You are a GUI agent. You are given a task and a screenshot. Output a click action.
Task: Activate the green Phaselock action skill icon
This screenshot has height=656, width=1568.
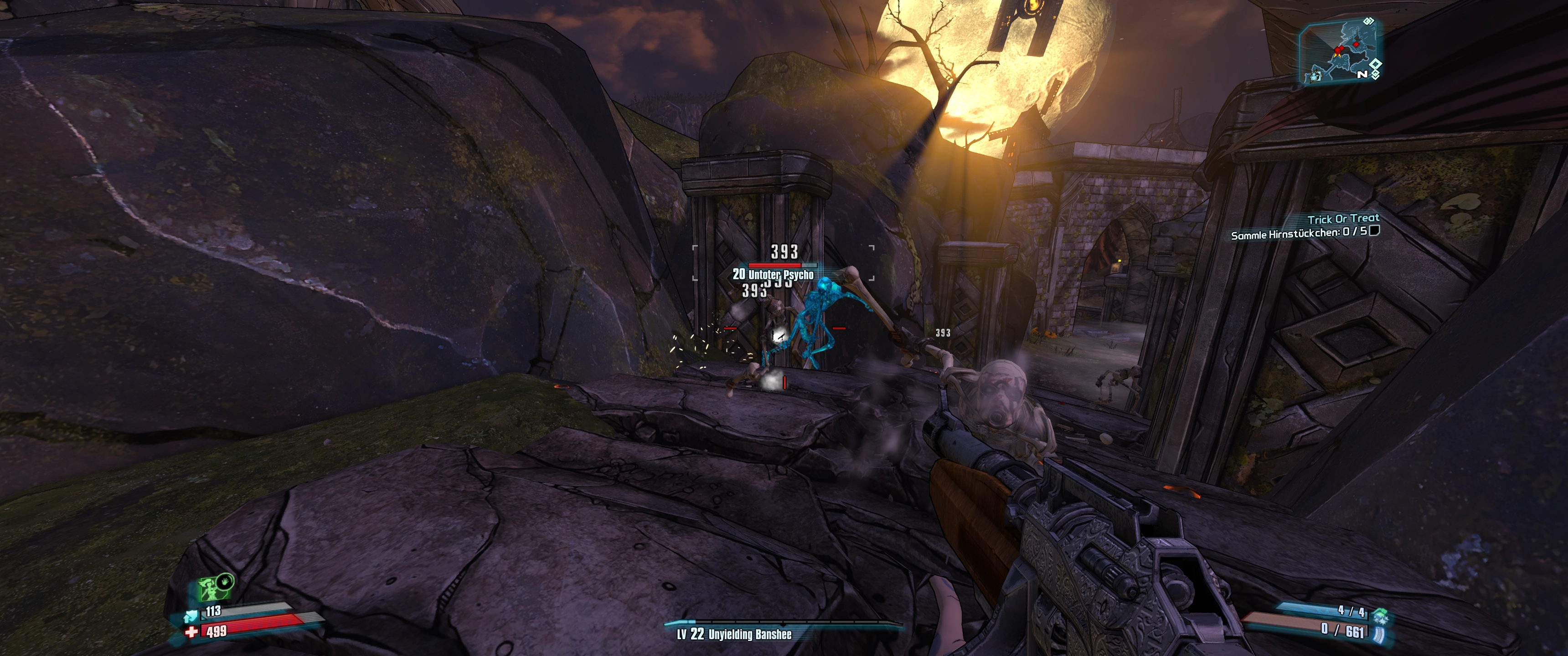[x=215, y=587]
